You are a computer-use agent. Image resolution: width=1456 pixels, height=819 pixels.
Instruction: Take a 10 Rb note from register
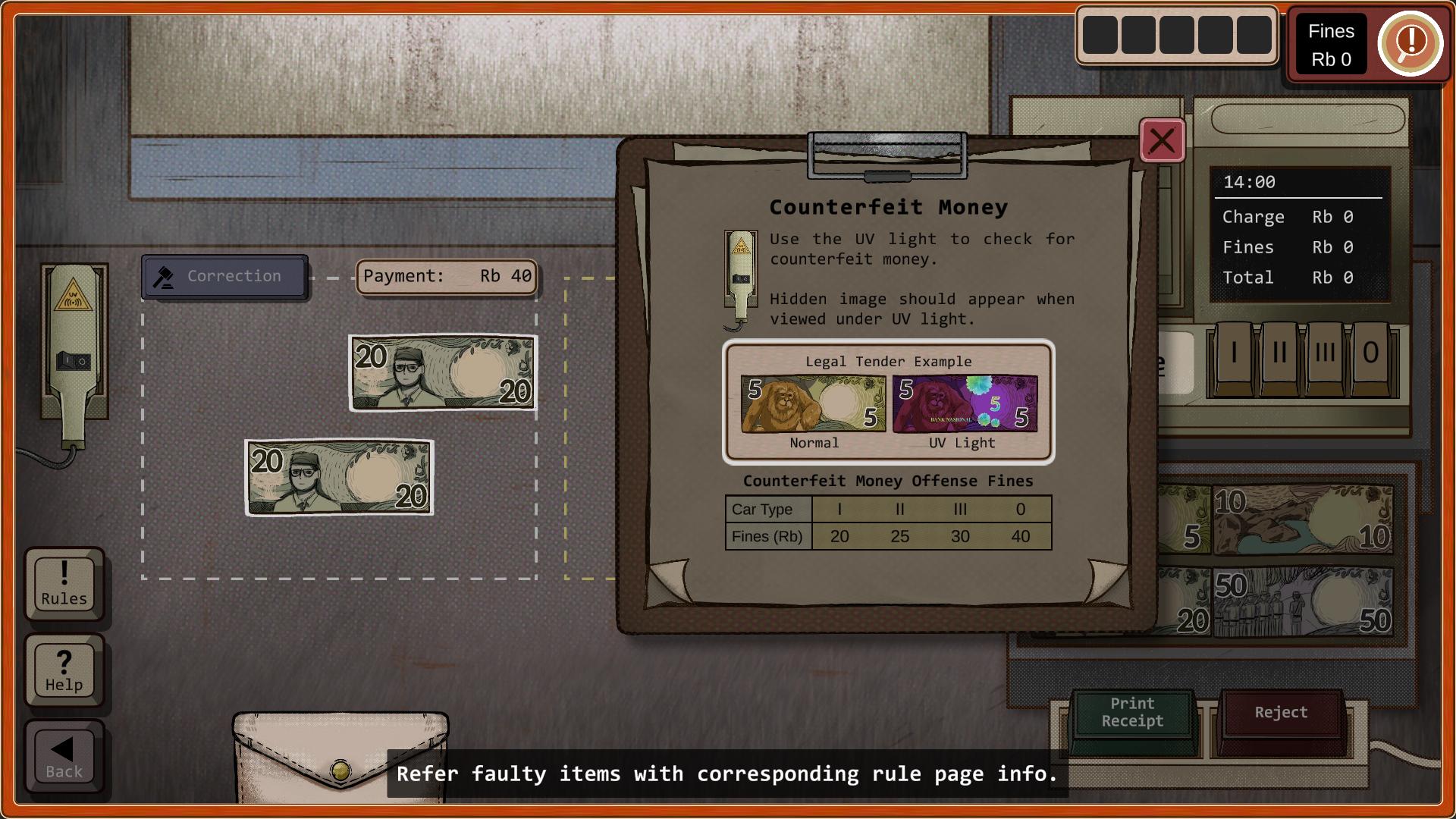tap(1303, 520)
